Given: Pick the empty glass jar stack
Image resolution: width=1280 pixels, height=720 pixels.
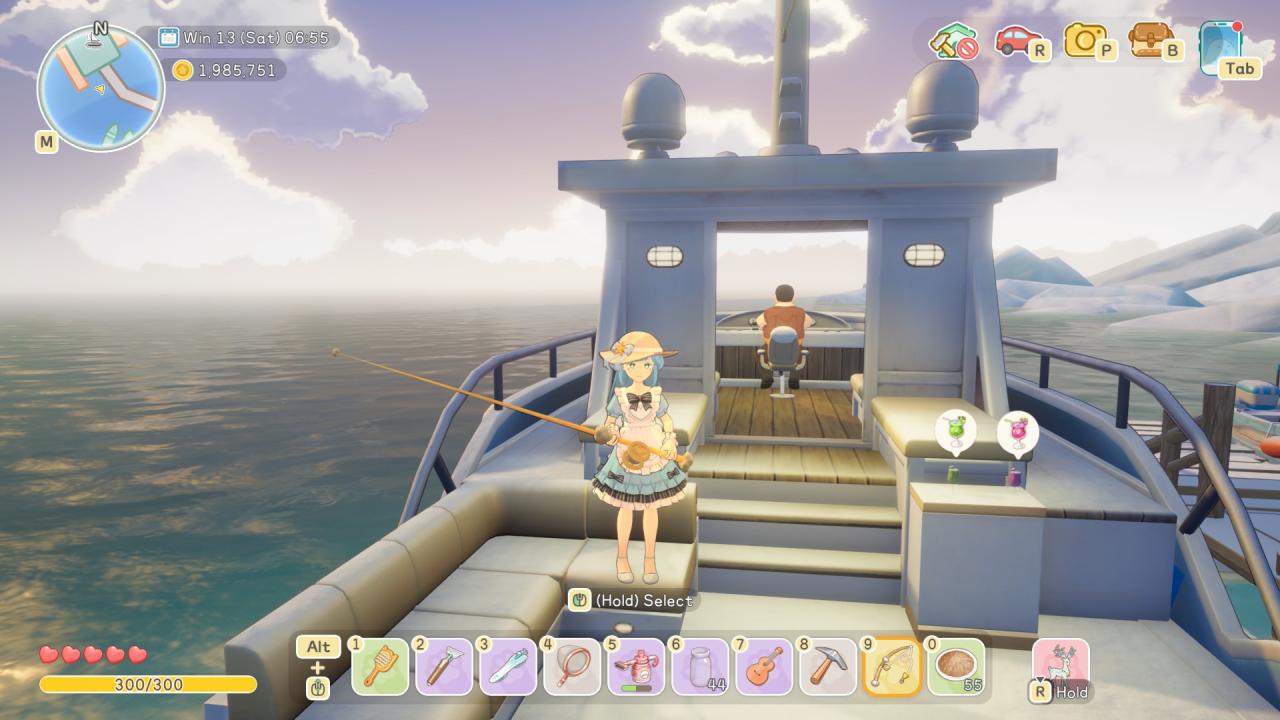Looking at the screenshot, I should coord(700,667).
